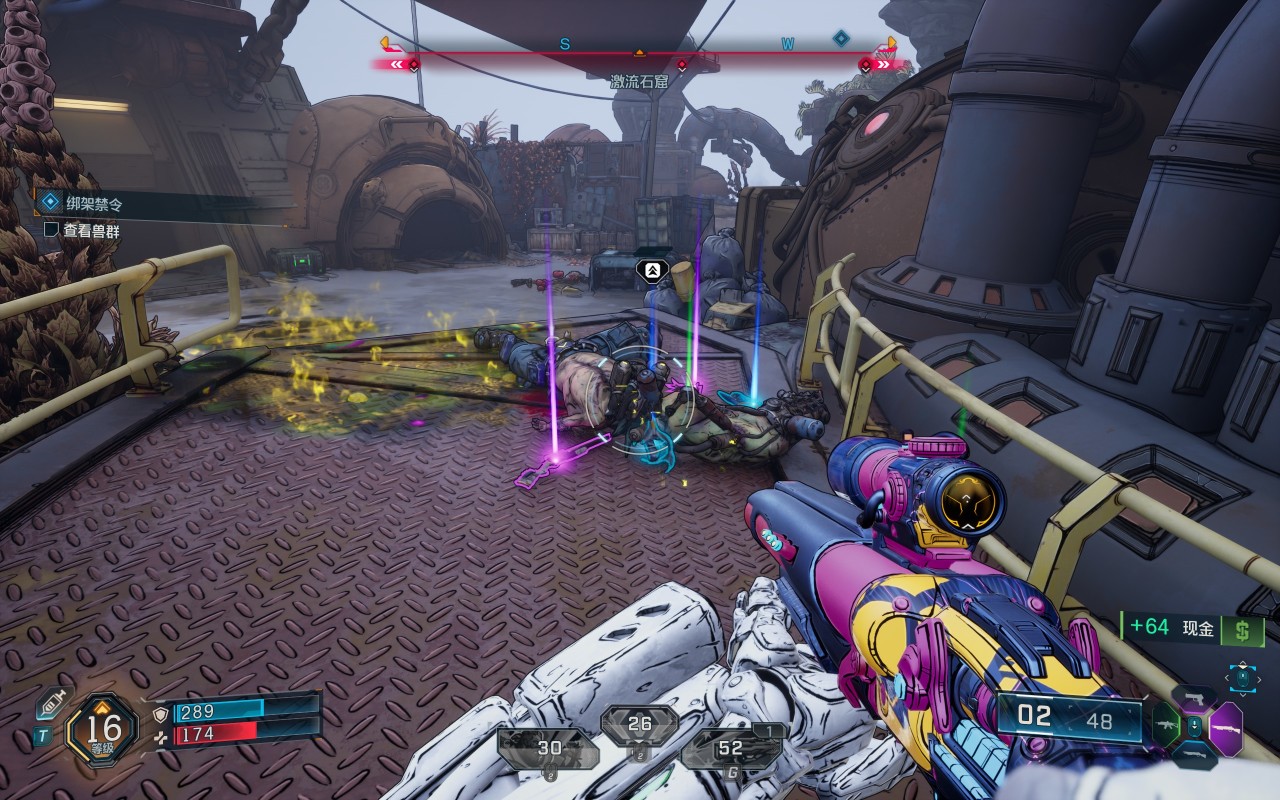The width and height of the screenshot is (1280, 800).
Task: Click the 激流石窟 compass bar
Action: coord(640,62)
